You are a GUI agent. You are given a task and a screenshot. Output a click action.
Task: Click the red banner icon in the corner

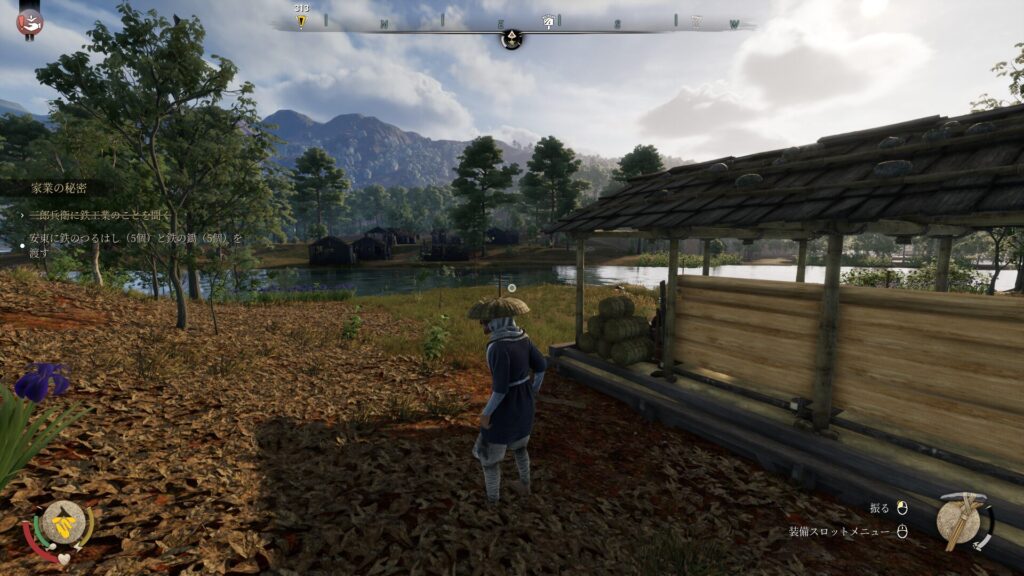(x=30, y=21)
